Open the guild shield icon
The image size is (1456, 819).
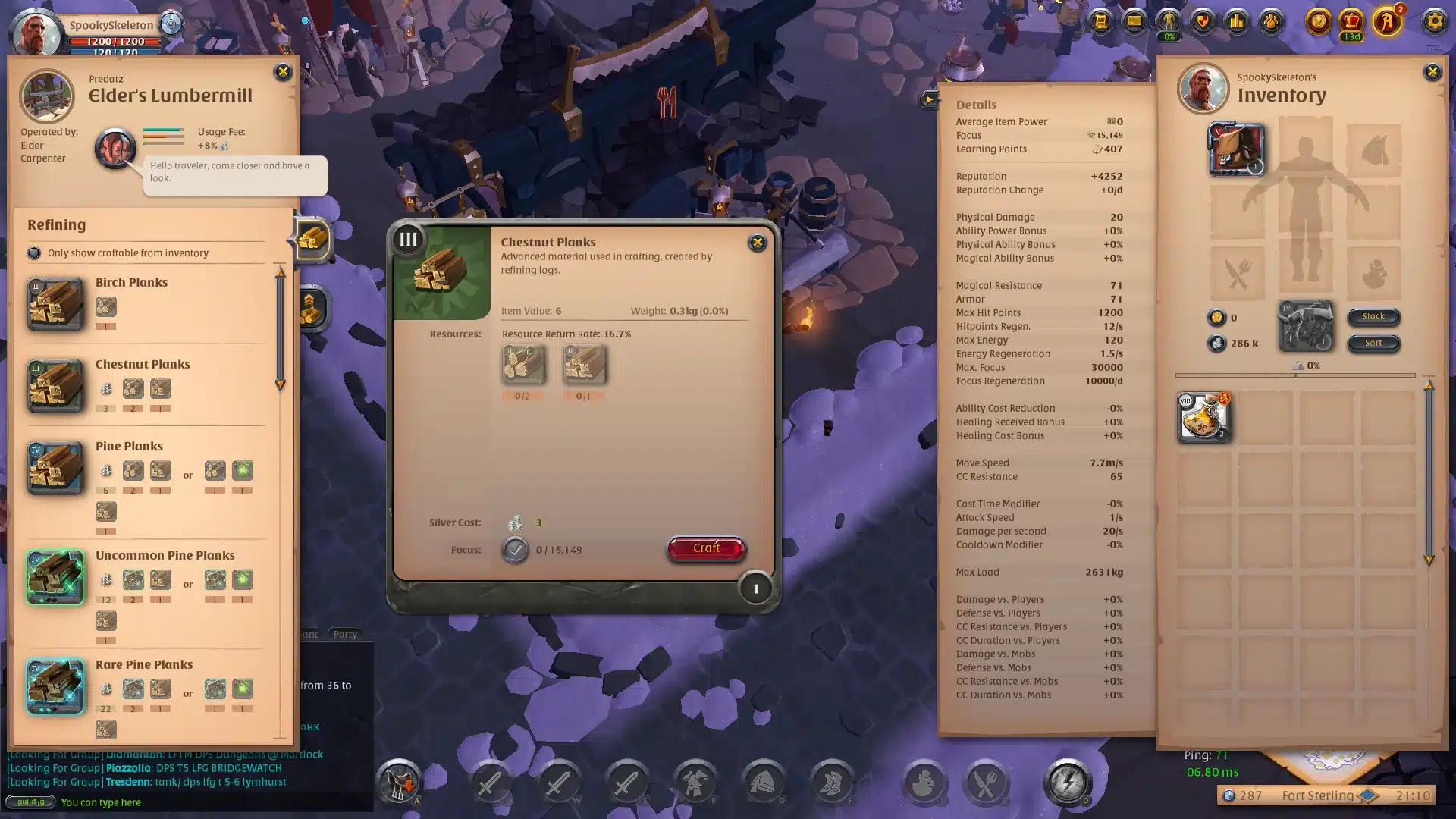tap(1202, 21)
